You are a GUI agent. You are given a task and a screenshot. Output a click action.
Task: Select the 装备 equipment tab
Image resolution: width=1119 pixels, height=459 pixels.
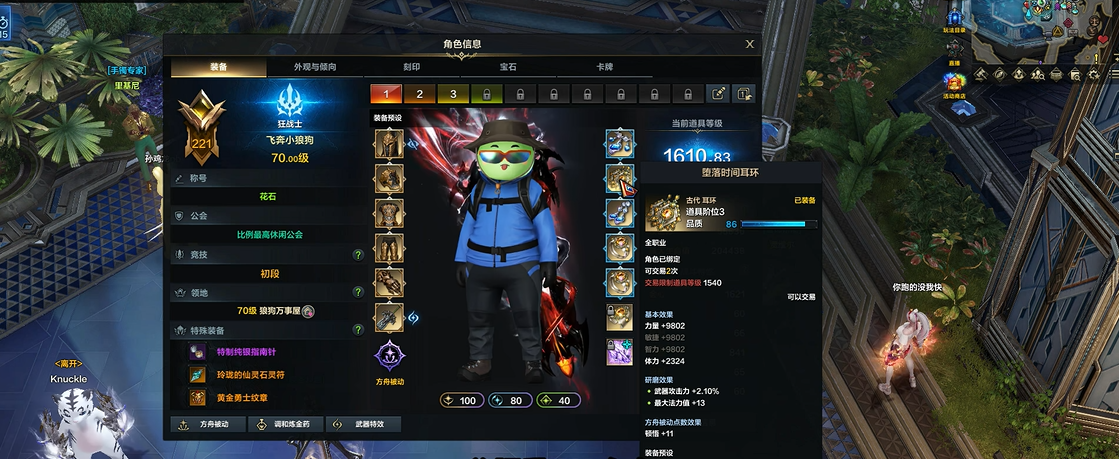[218, 67]
